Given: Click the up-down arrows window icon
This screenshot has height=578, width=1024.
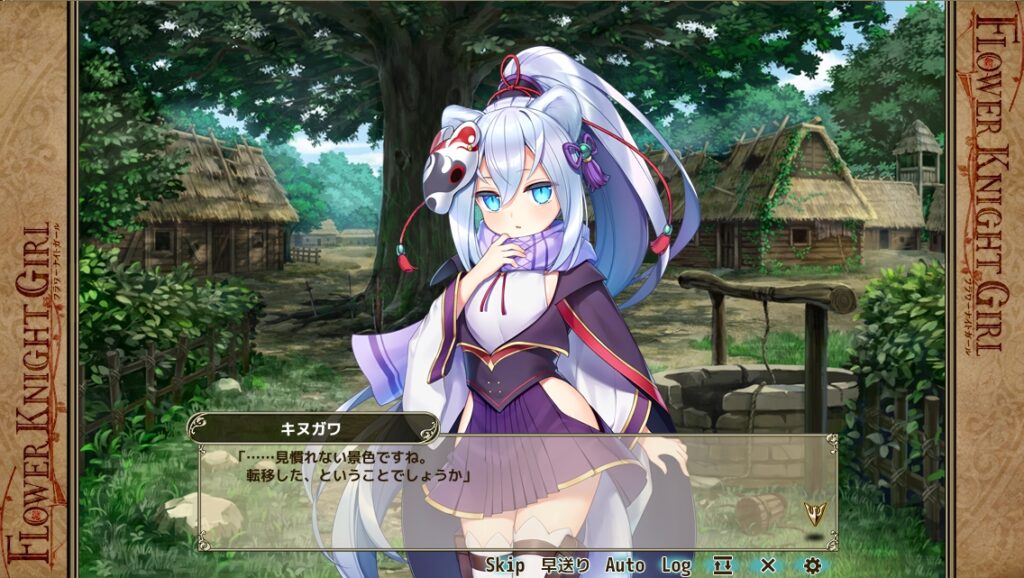Looking at the screenshot, I should [723, 565].
